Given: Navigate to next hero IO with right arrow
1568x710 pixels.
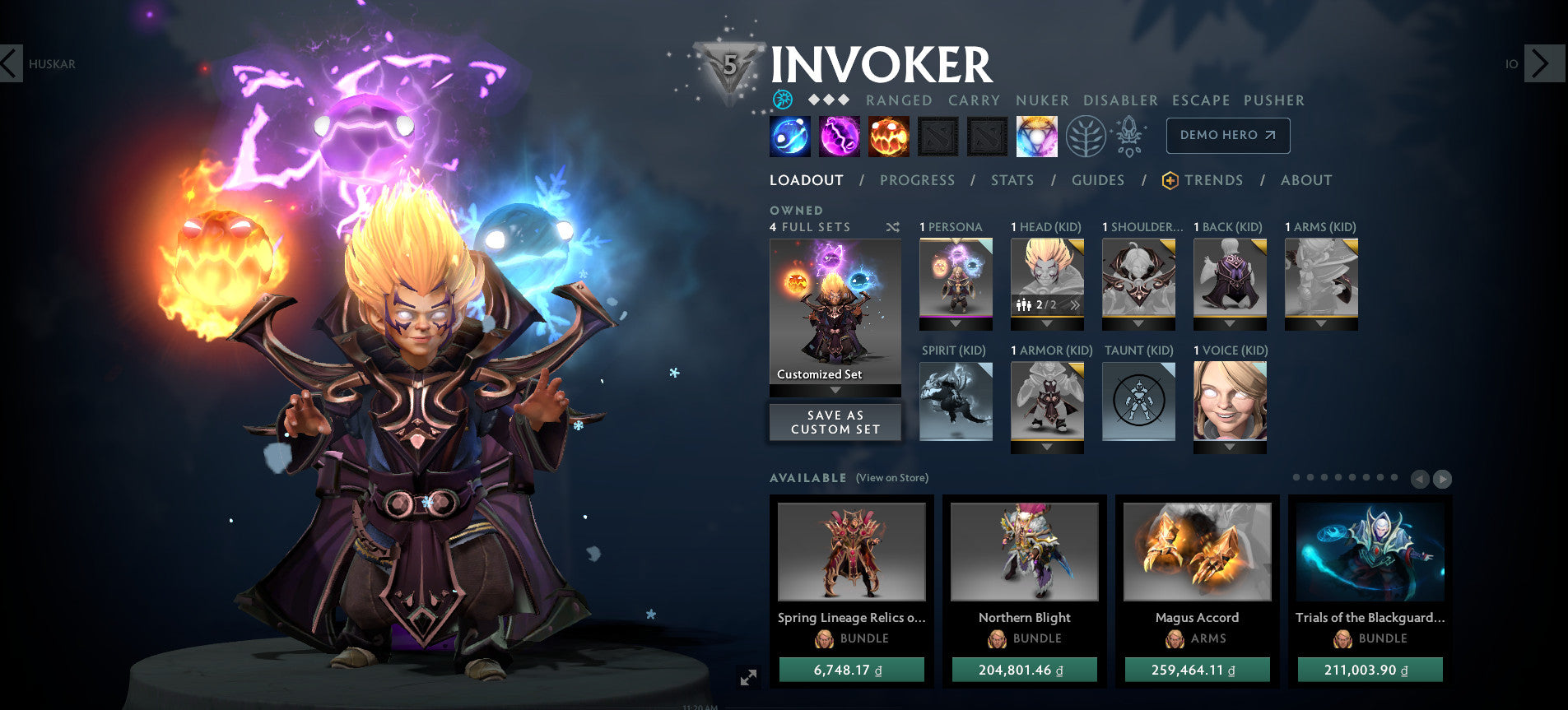Looking at the screenshot, I should (x=1545, y=63).
